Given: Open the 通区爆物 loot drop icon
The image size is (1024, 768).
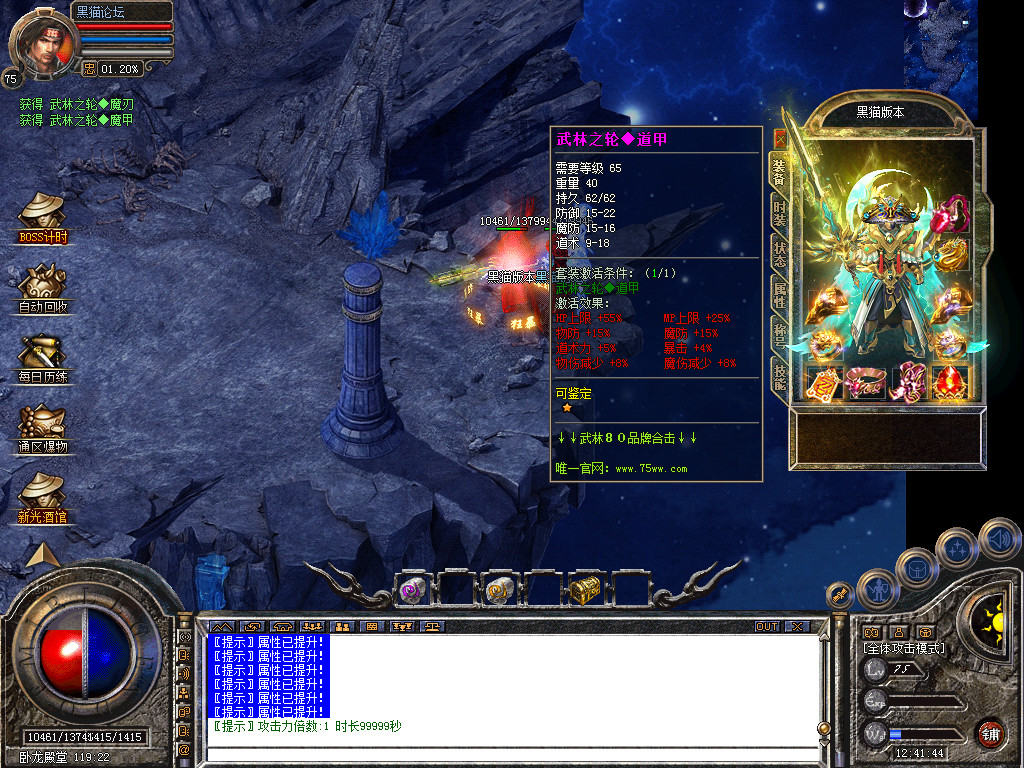Looking at the screenshot, I should [43, 426].
